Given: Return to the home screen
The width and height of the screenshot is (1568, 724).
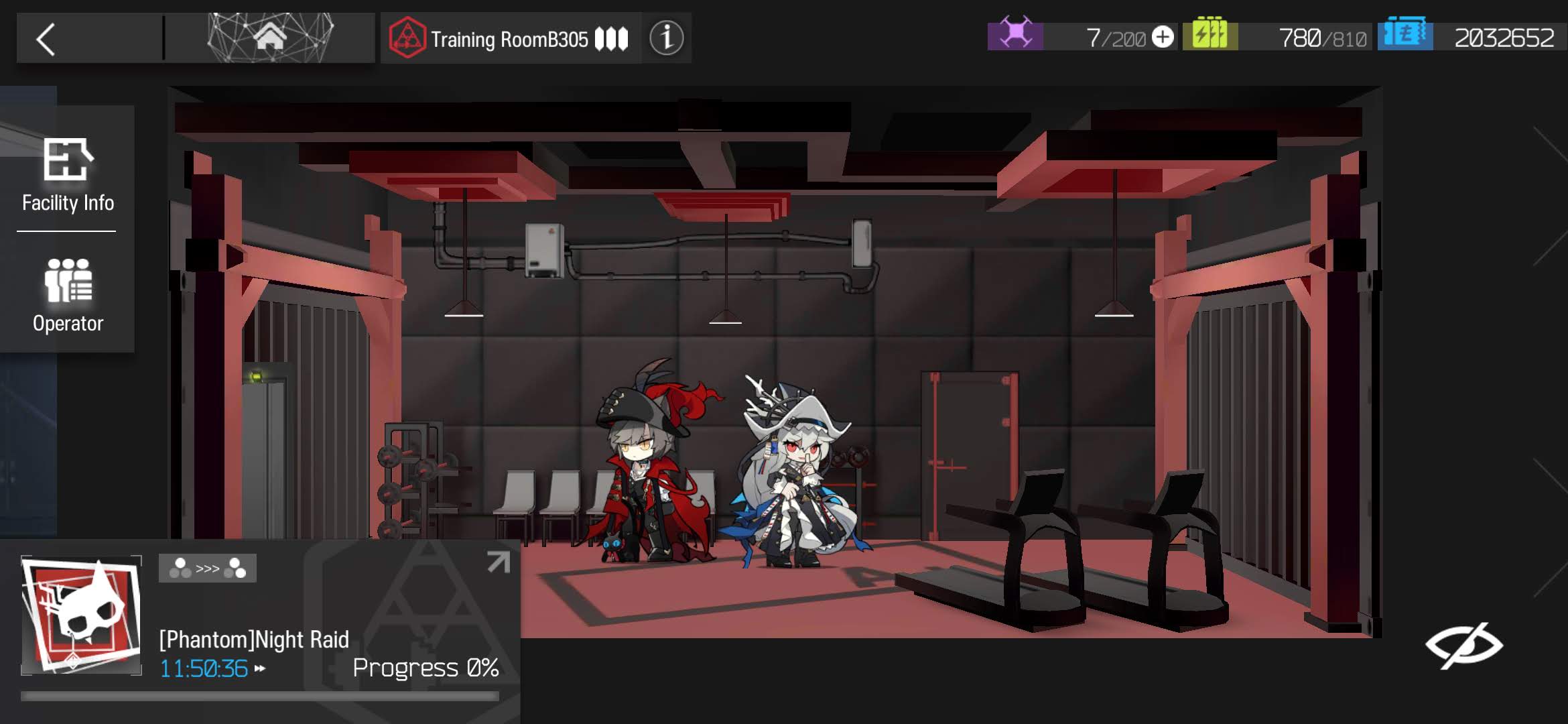Looking at the screenshot, I should point(270,38).
